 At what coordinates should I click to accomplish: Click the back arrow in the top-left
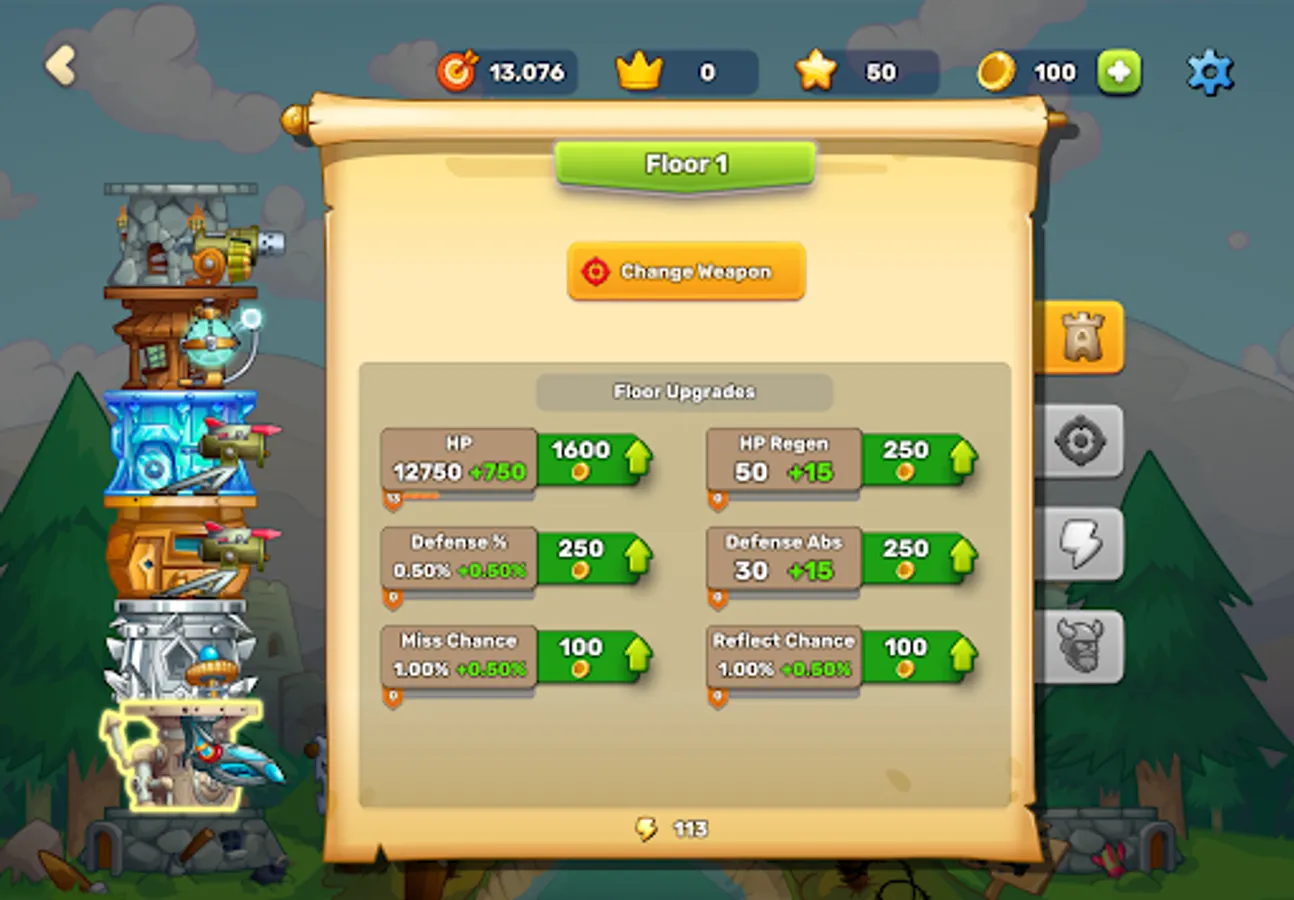tap(60, 63)
